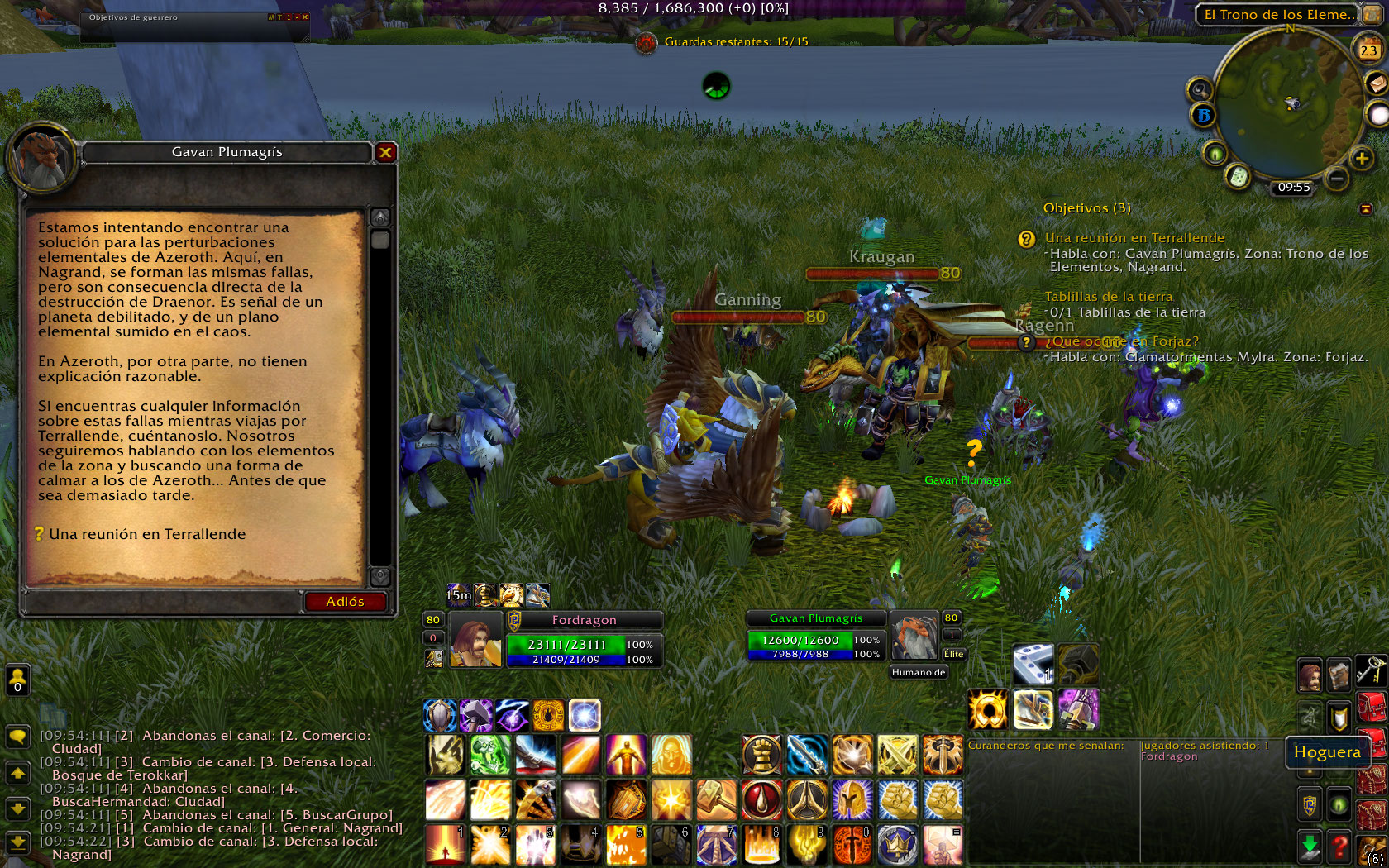Open the character portrait micro button
The height and width of the screenshot is (868, 1389).
pos(1310,676)
